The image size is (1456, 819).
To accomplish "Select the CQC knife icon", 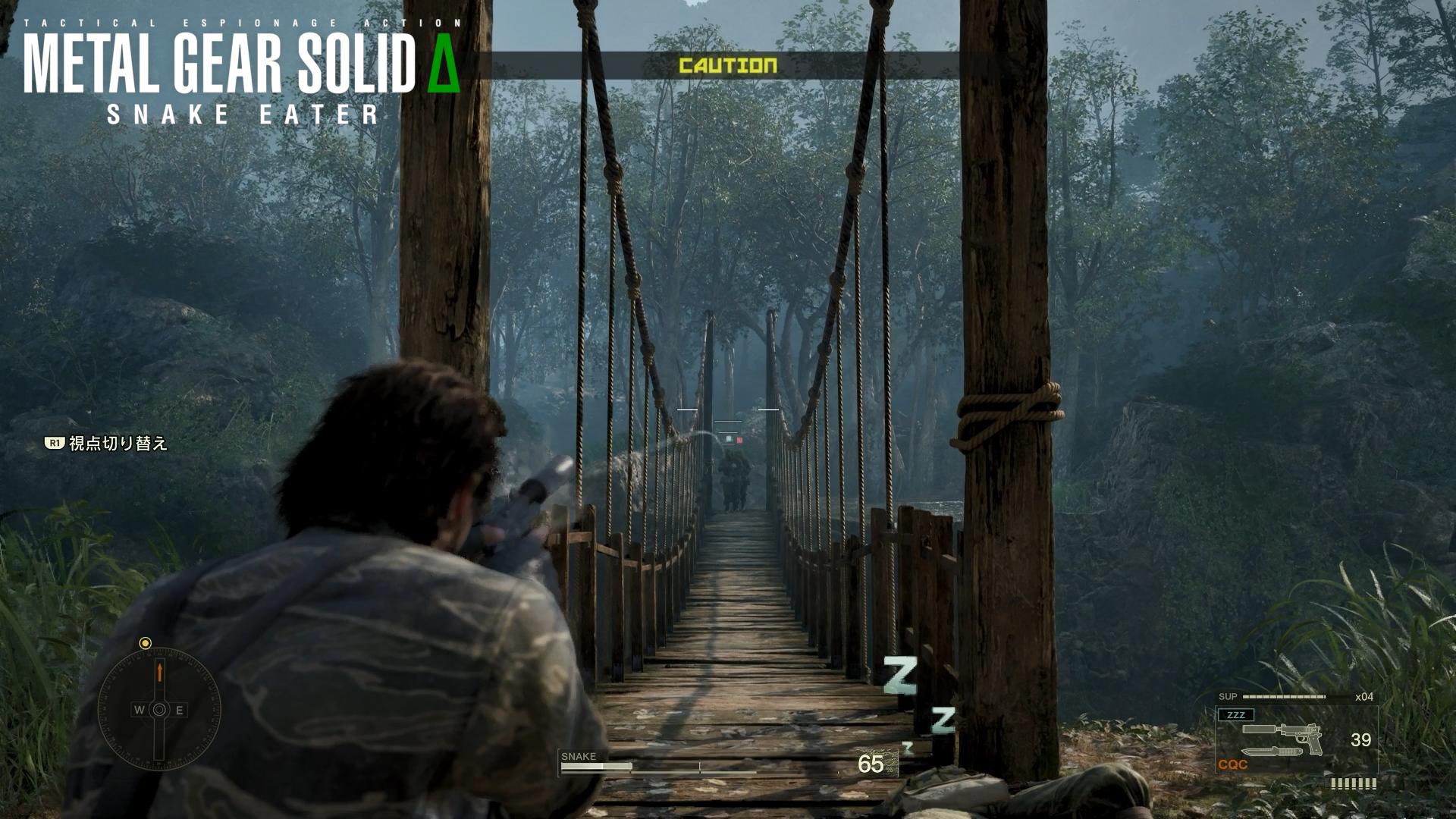I will (1270, 753).
